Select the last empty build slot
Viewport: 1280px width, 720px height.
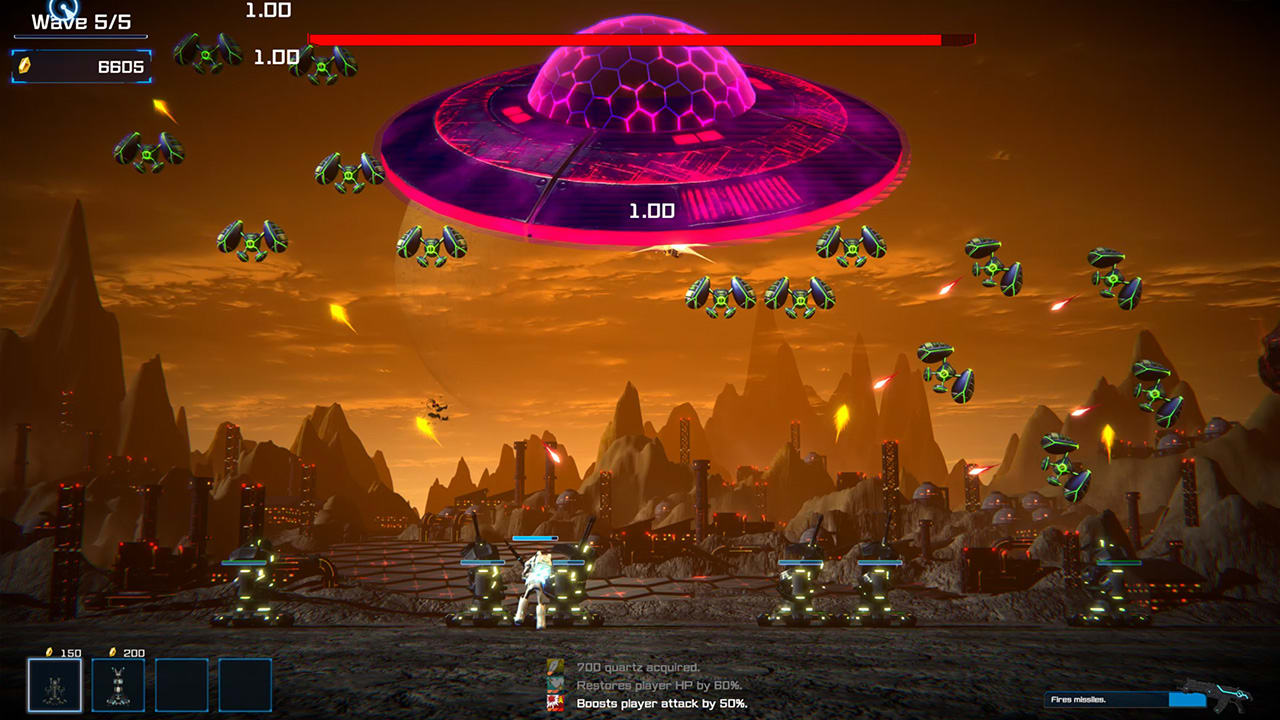pyautogui.click(x=245, y=685)
